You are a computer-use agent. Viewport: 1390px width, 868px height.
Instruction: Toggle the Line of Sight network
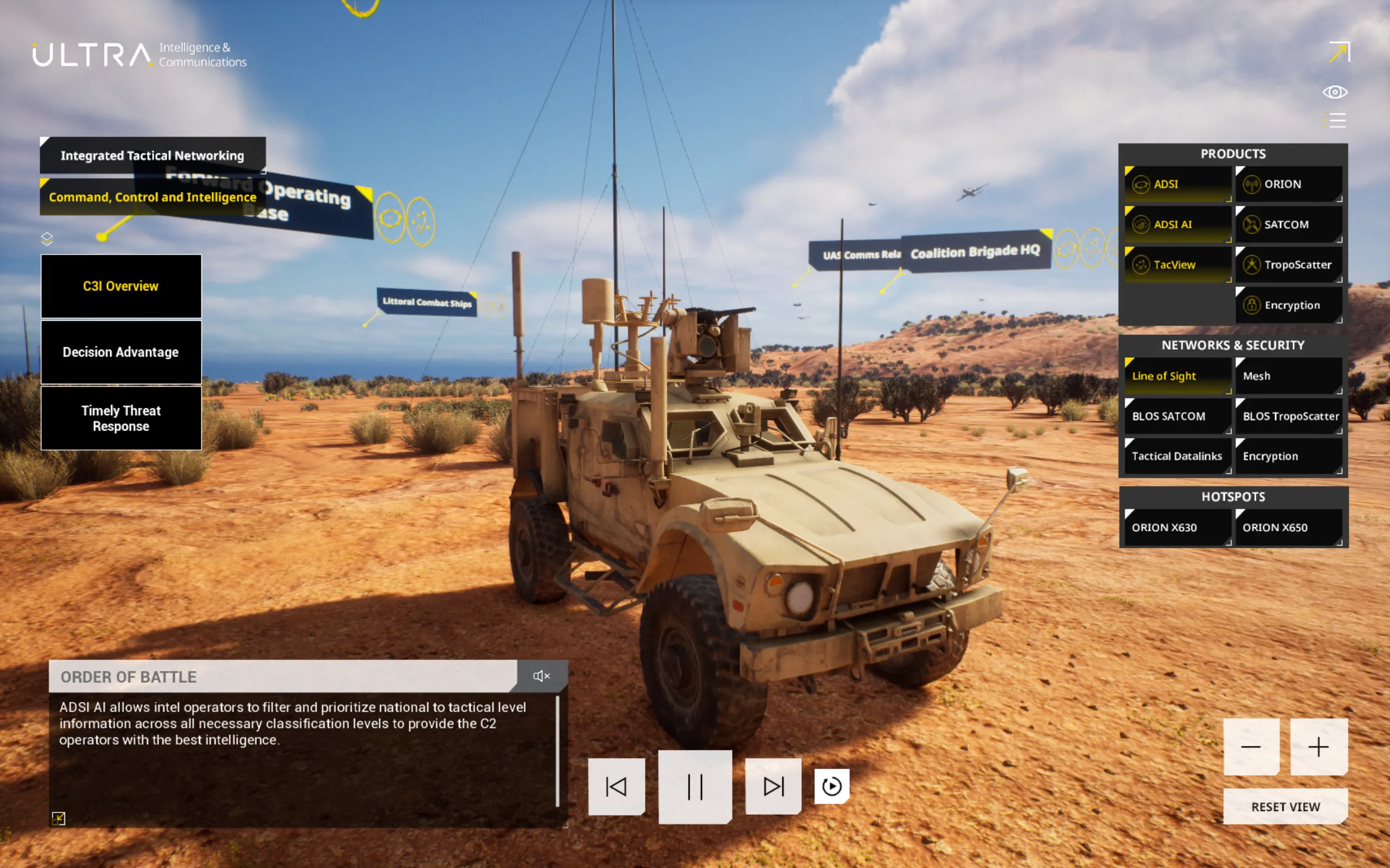tap(1177, 376)
